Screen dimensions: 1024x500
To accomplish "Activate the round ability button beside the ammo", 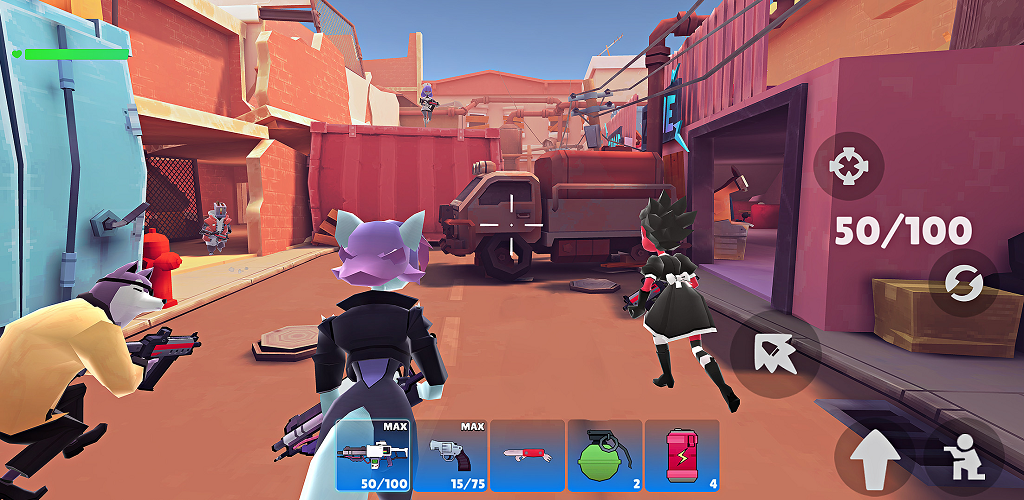I will coord(776,354).
